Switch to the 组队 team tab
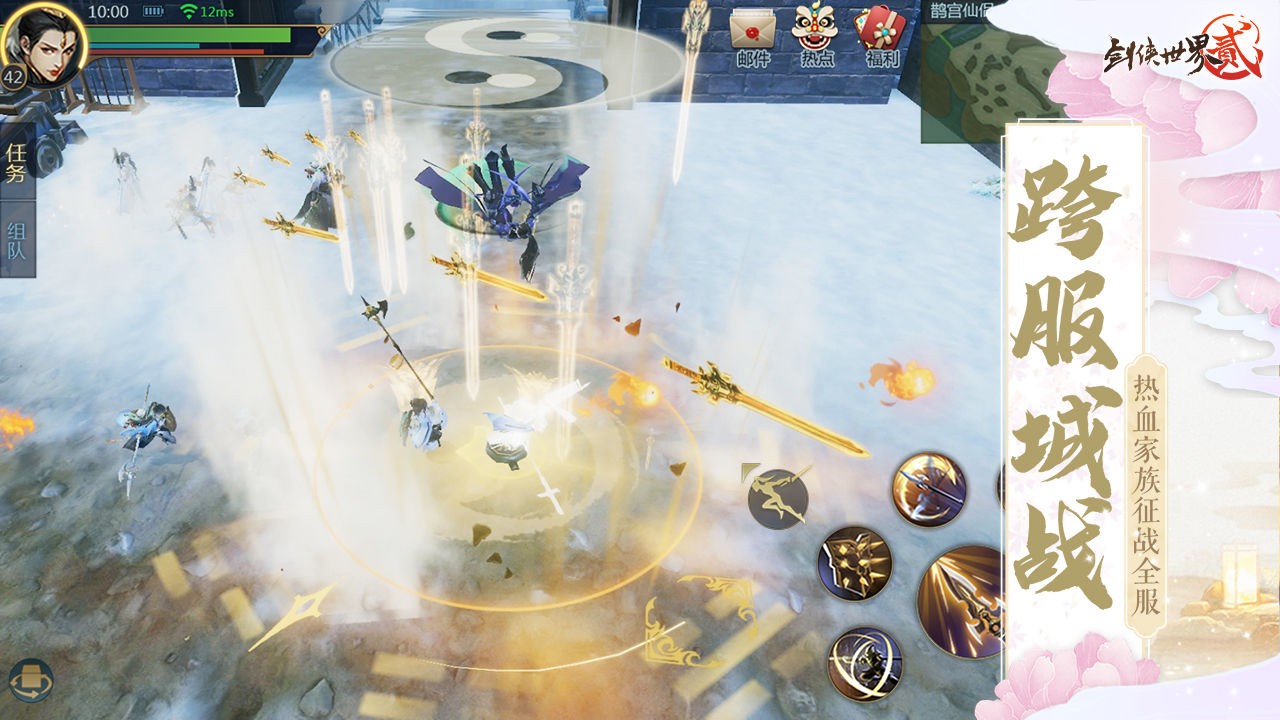This screenshot has width=1280, height=720. tap(17, 240)
